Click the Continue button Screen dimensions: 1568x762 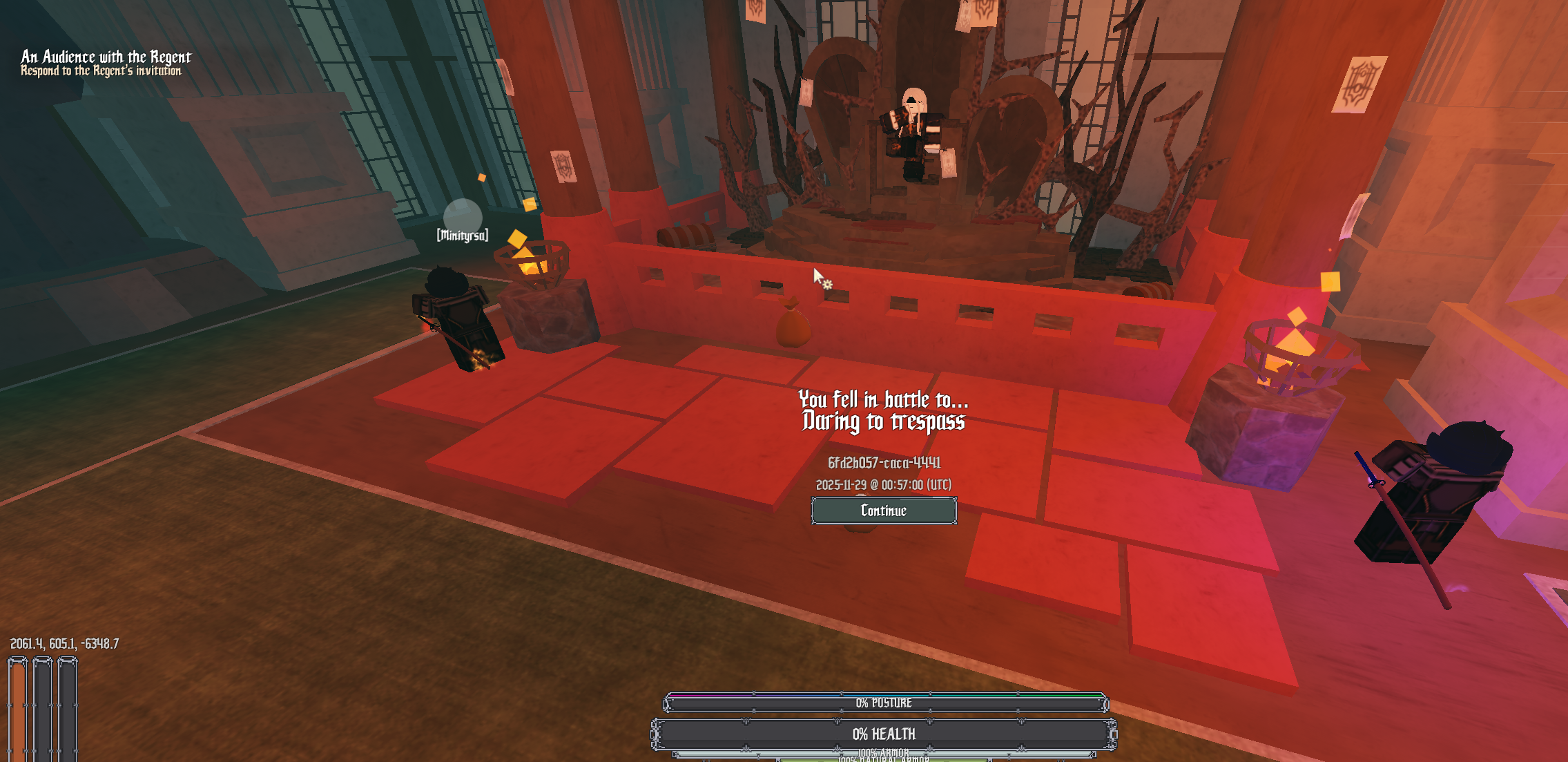pos(883,511)
